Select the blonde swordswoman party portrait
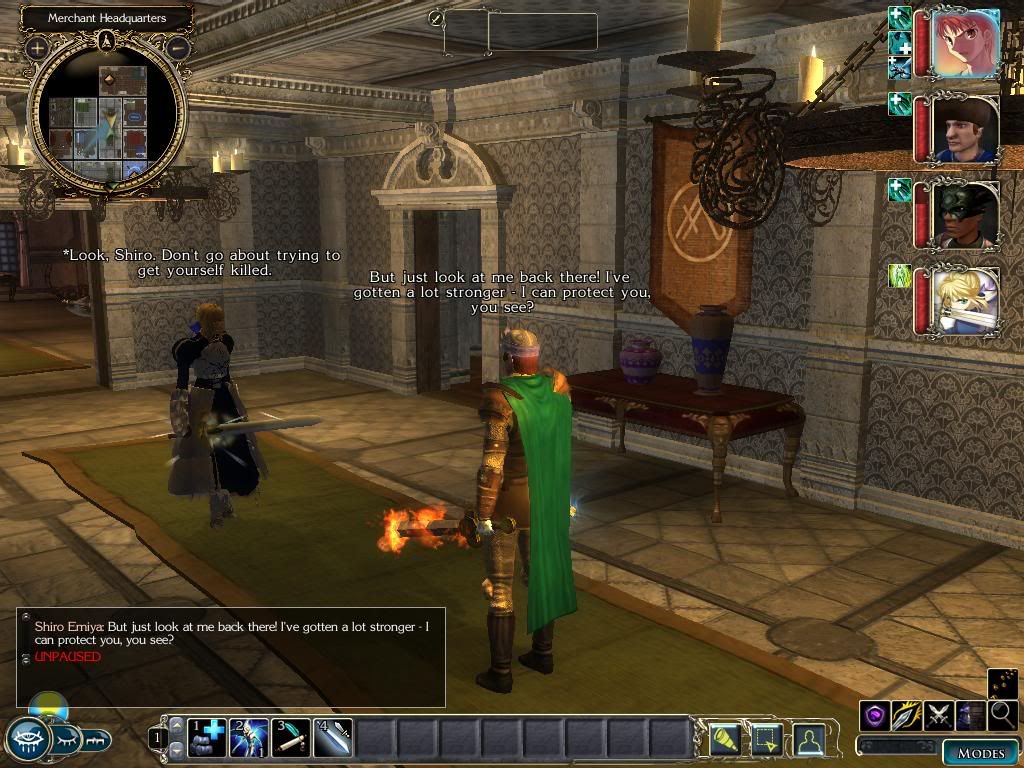Image resolution: width=1024 pixels, height=768 pixels. point(964,300)
